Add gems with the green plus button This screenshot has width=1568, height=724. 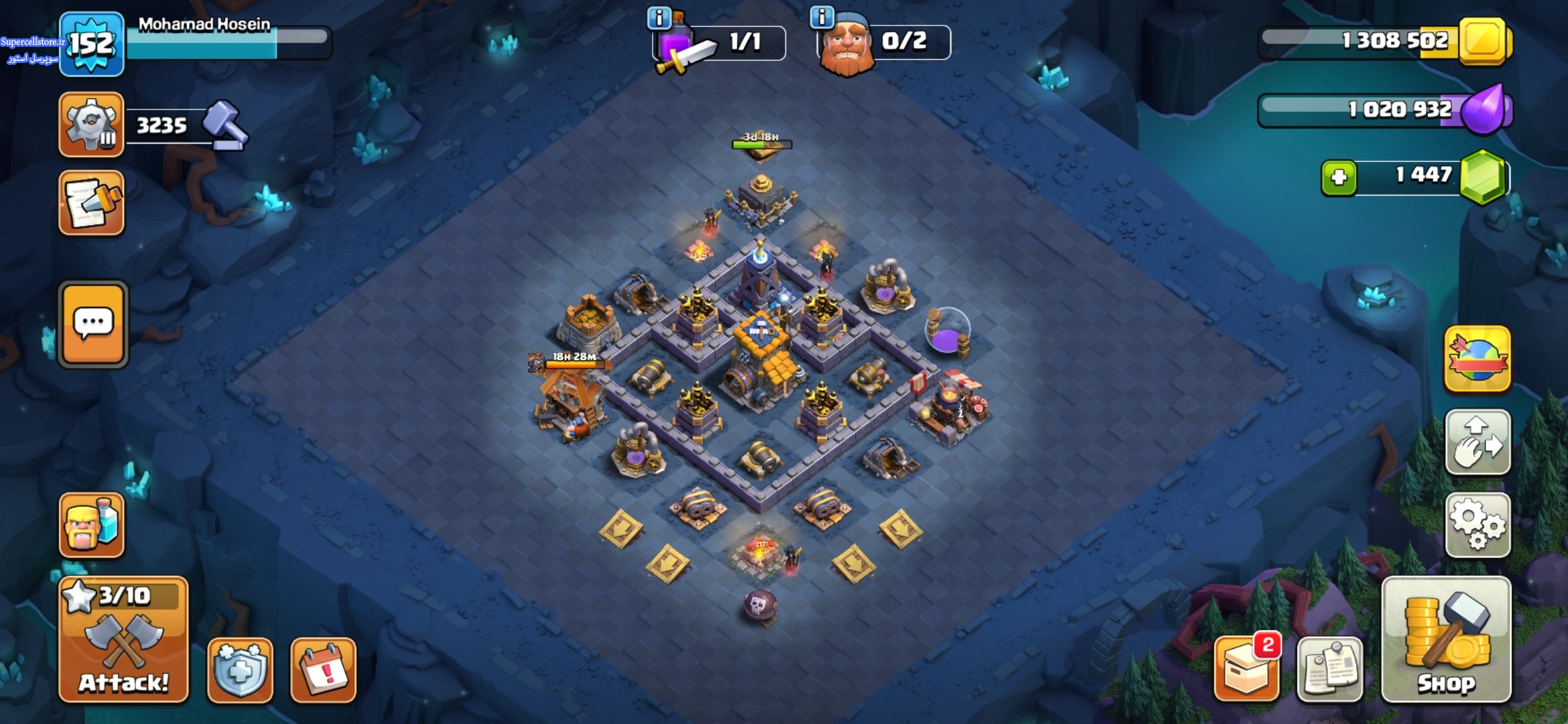click(1339, 178)
